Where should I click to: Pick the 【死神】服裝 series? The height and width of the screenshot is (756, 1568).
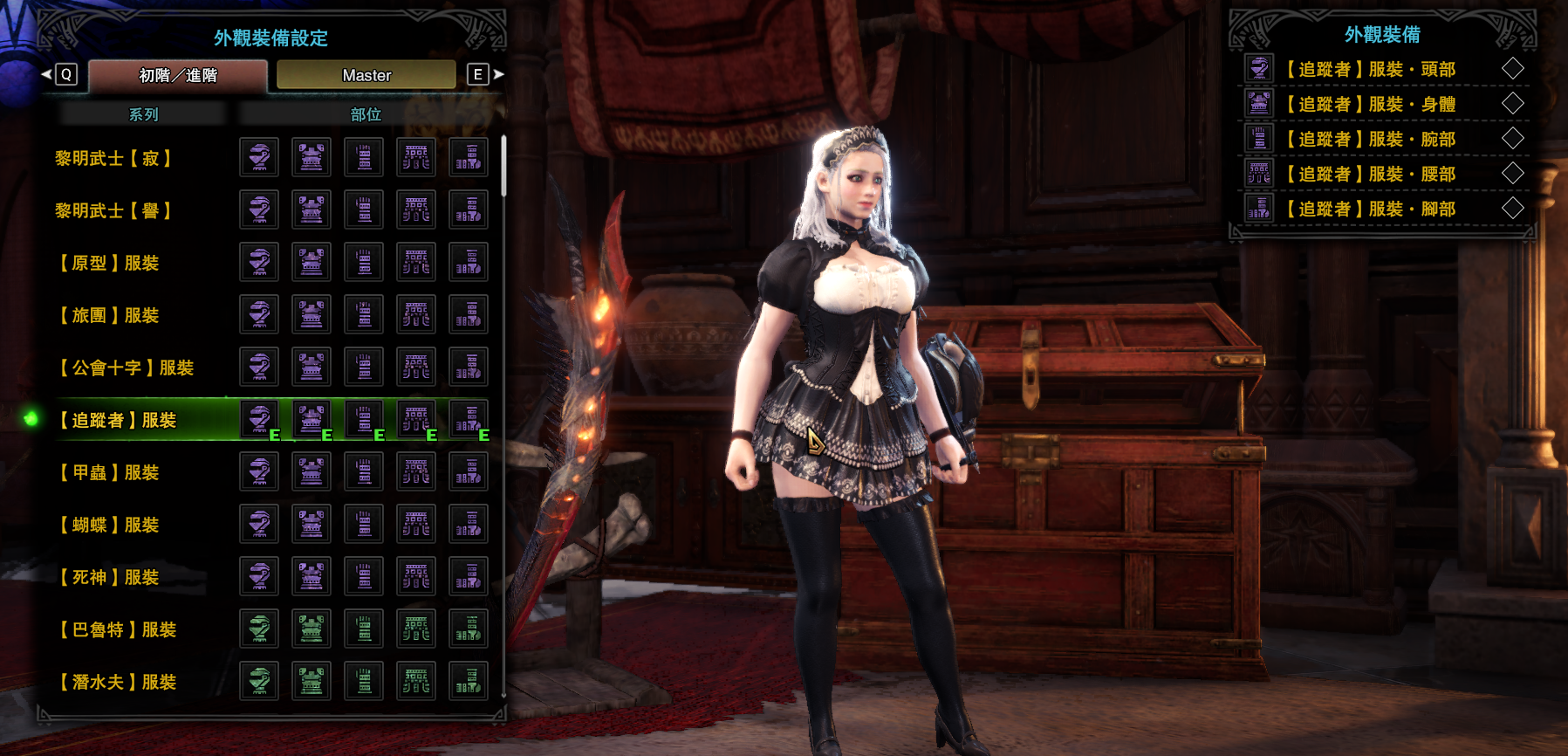(x=109, y=578)
